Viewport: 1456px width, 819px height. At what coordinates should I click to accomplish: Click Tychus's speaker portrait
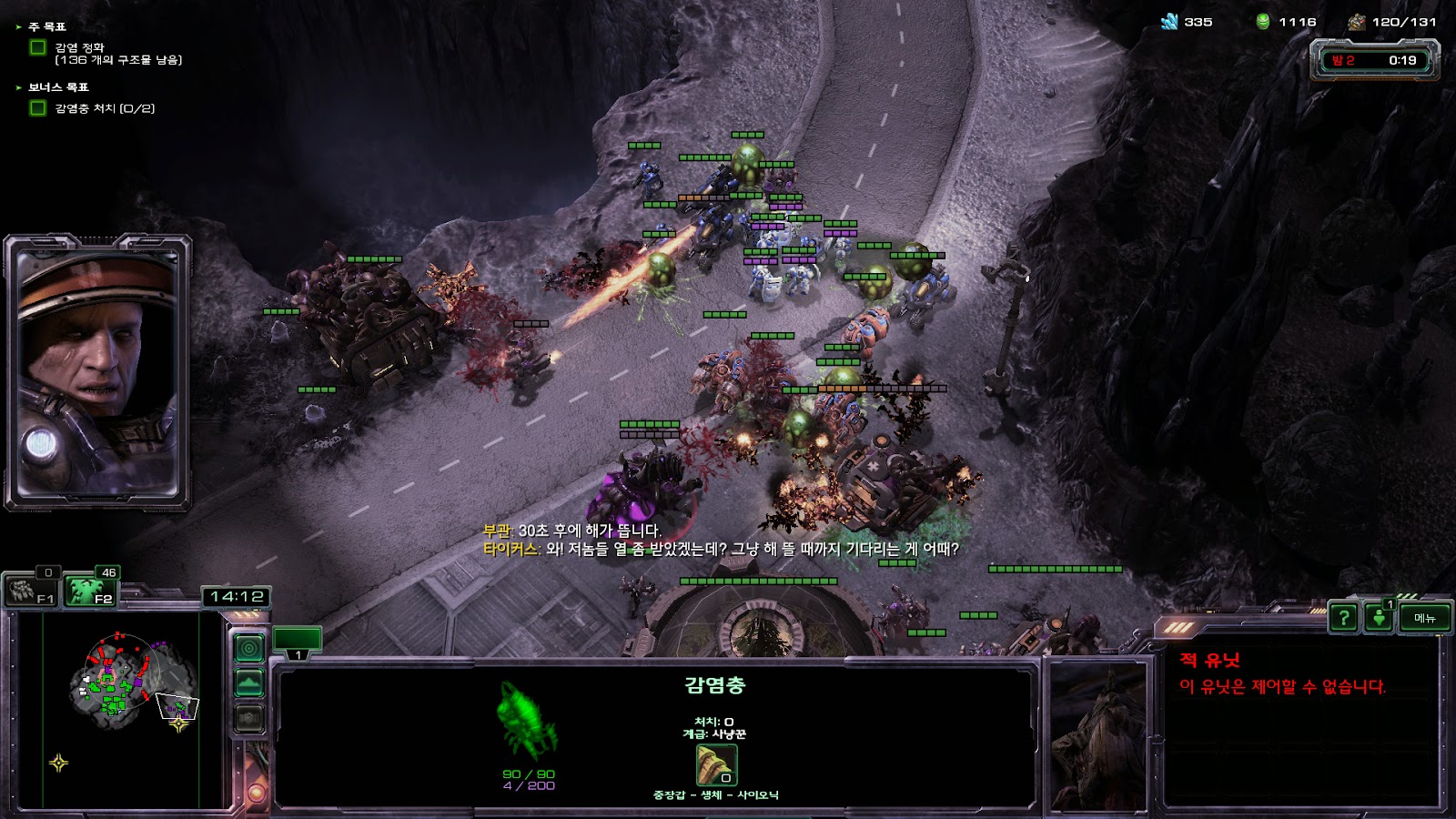97,373
